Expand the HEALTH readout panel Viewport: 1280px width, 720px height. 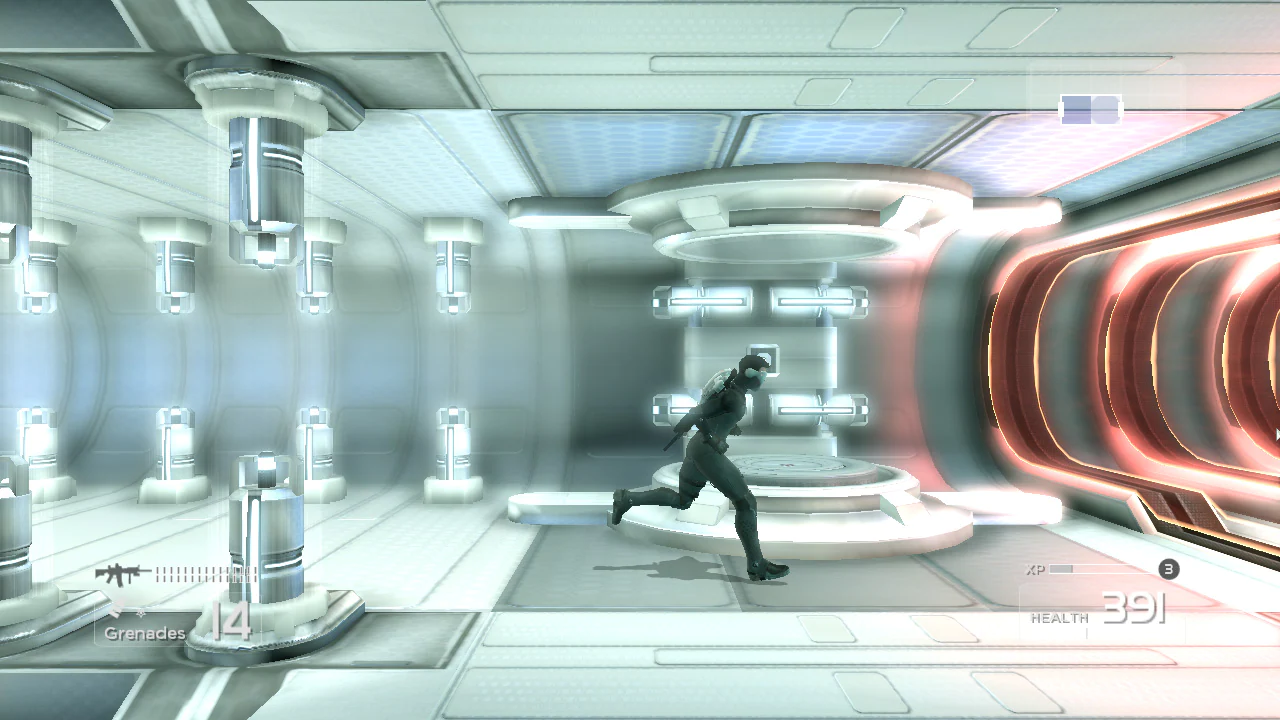pos(1100,617)
